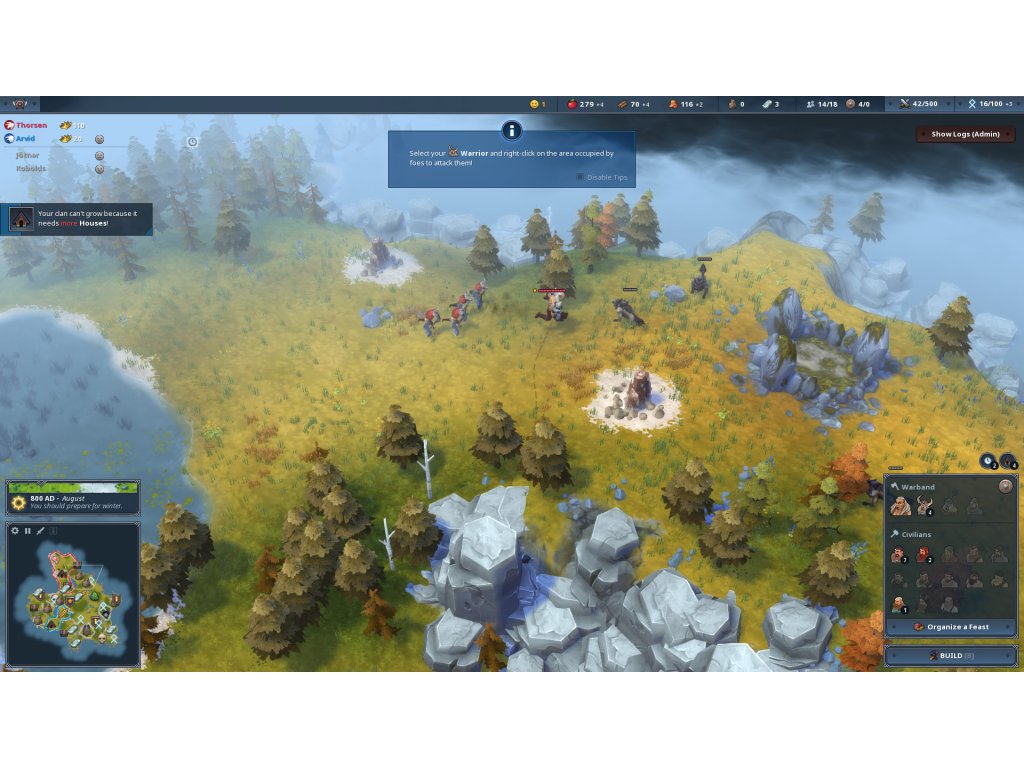Image resolution: width=1024 pixels, height=768 pixels.
Task: Select player Thorsen in the scoreboard
Action: pos(30,125)
